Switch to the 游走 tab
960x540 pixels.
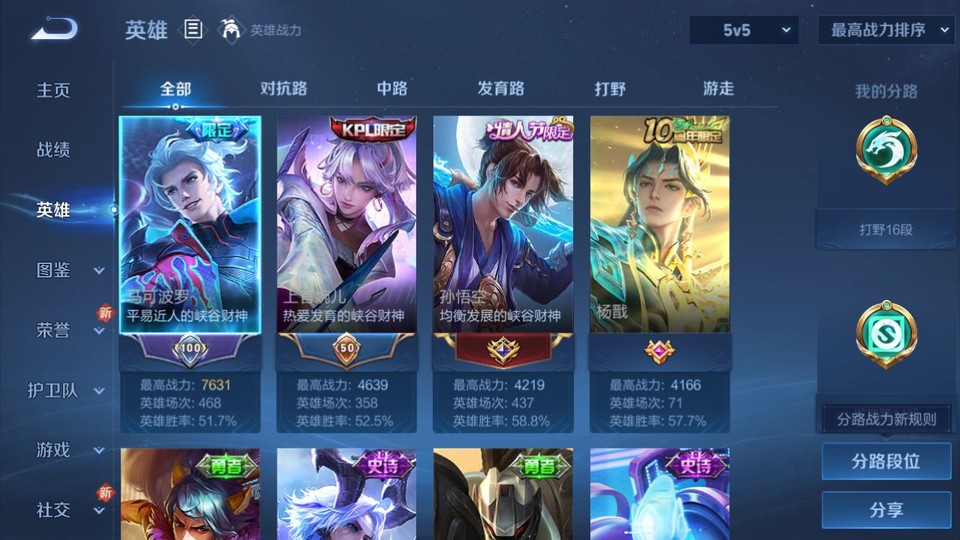[718, 89]
